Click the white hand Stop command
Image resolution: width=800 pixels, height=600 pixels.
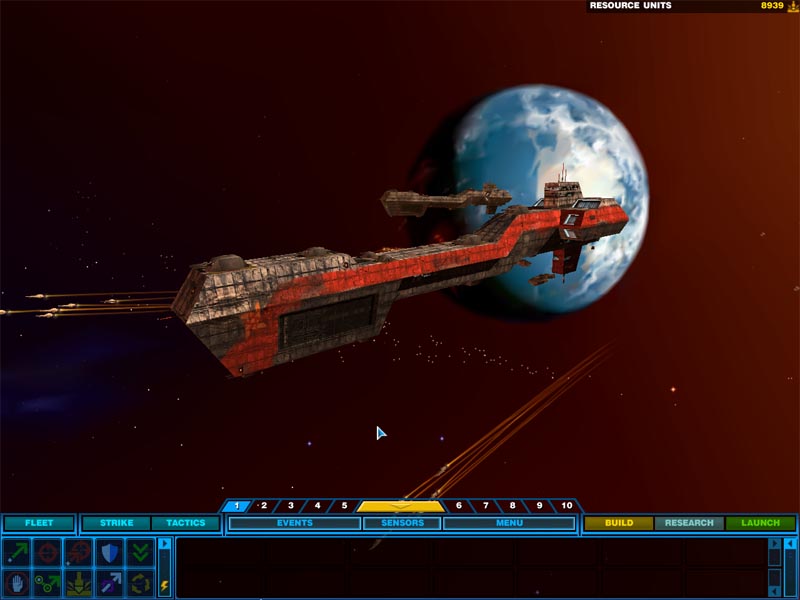click(16, 582)
